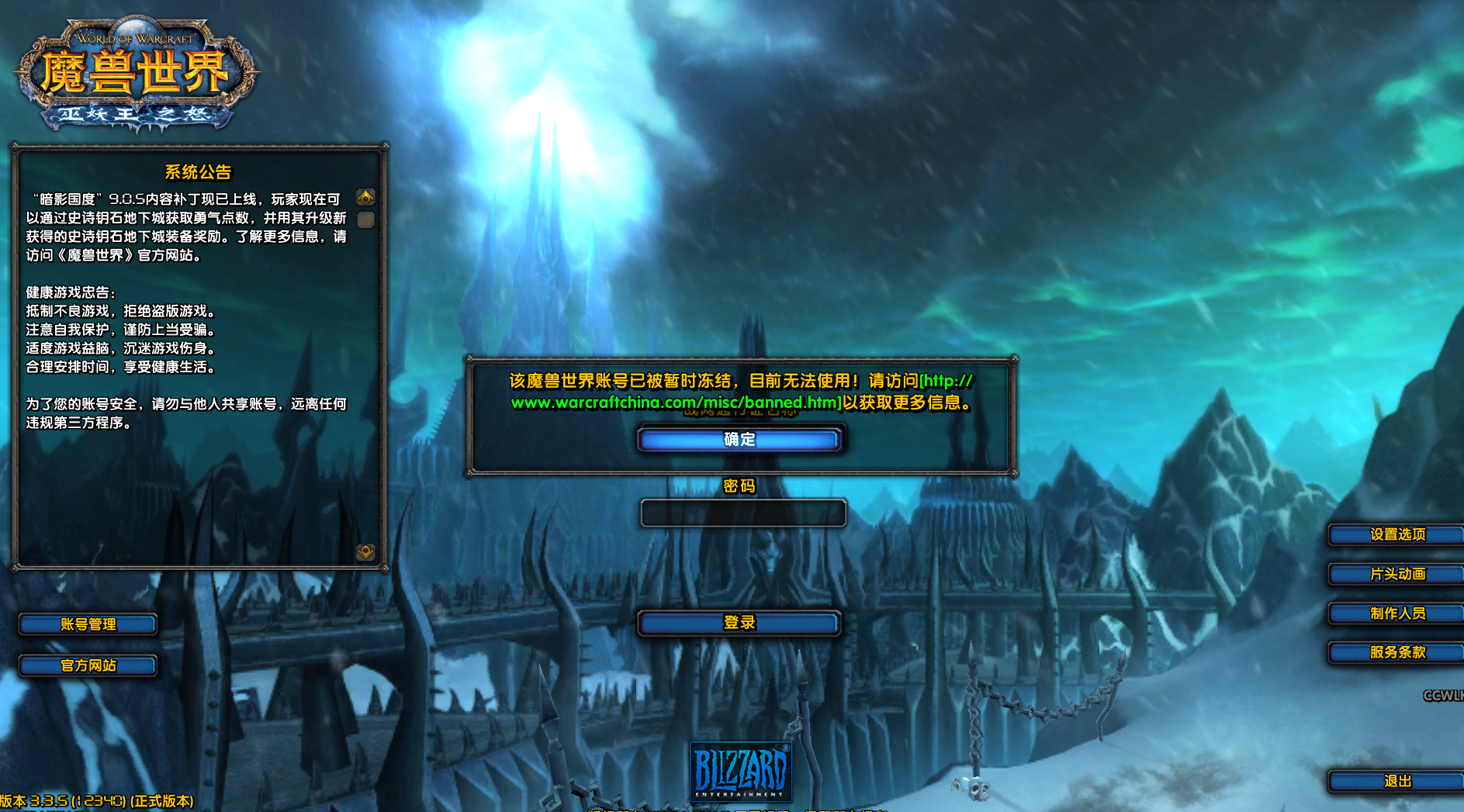Open the 设置选项 settings options
Viewport: 1464px width, 812px height.
[1397, 534]
